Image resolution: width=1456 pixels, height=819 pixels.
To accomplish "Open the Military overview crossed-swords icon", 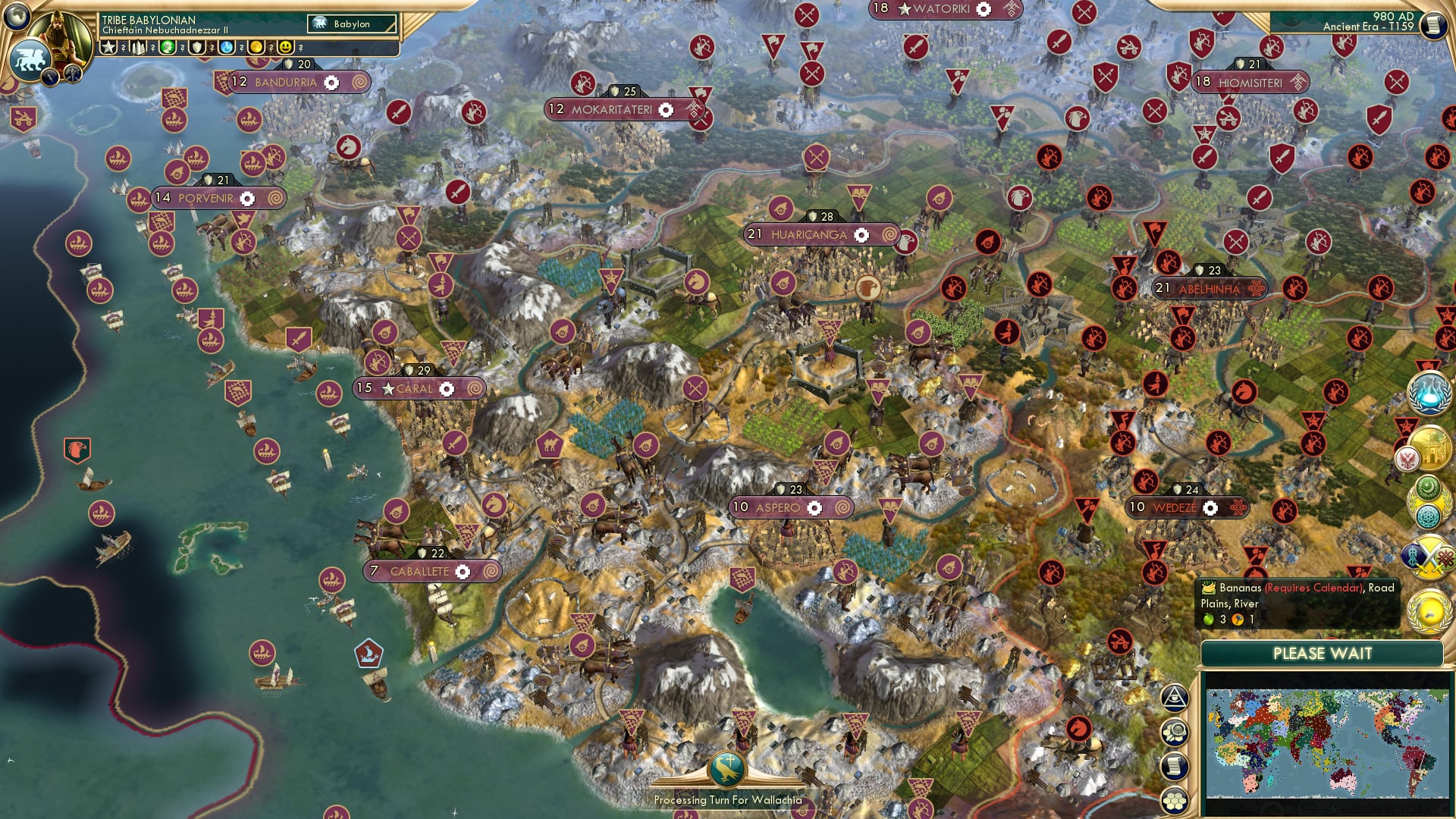I will tap(1429, 555).
